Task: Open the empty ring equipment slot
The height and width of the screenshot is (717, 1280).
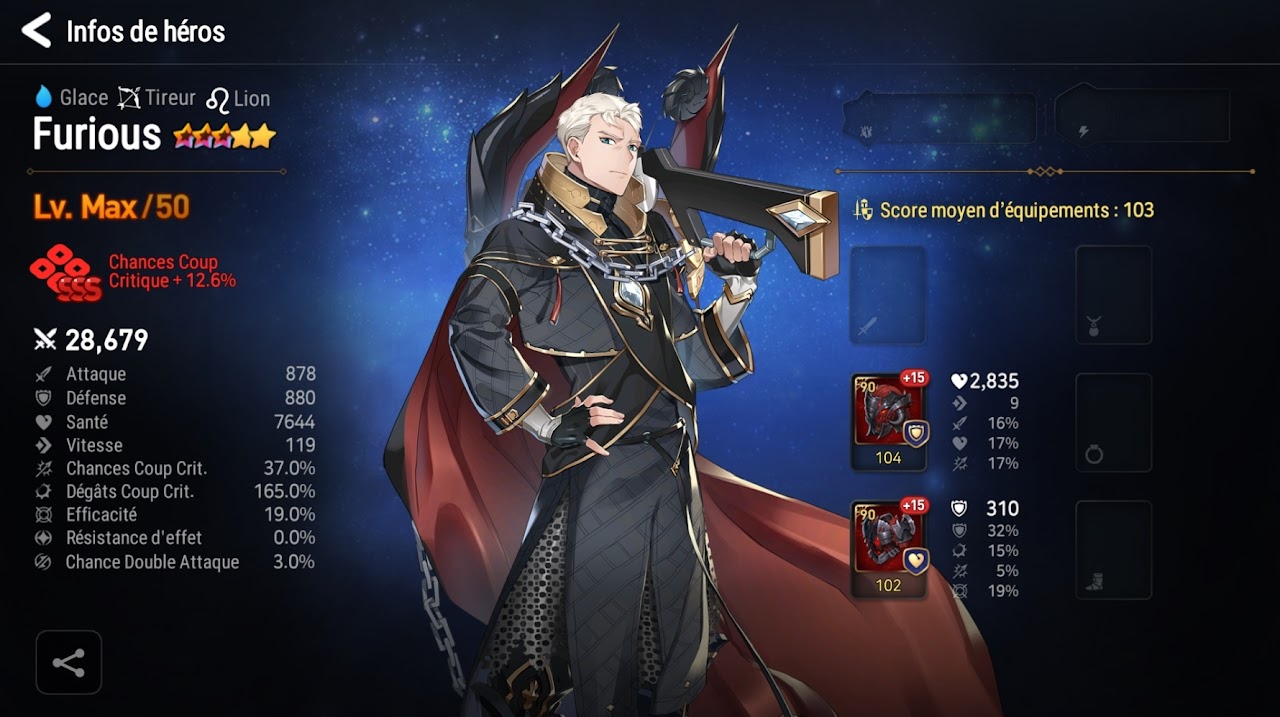Action: click(1113, 422)
